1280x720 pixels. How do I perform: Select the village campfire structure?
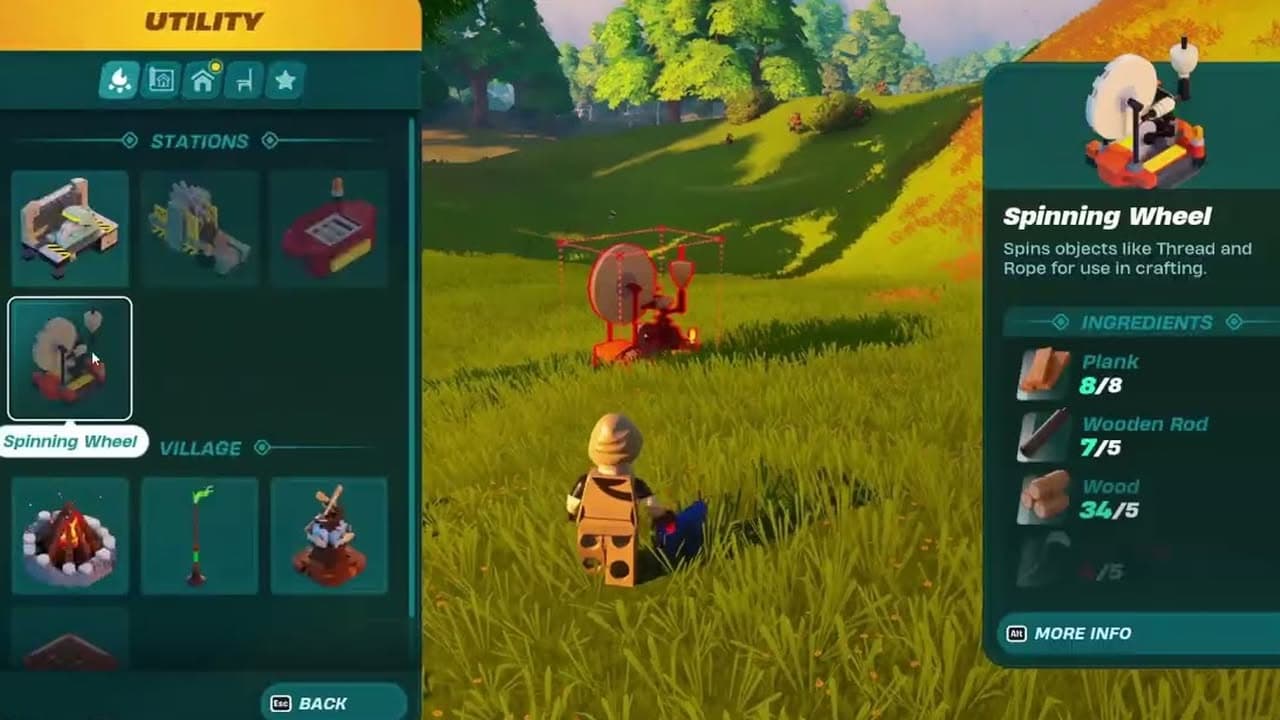tap(69, 537)
